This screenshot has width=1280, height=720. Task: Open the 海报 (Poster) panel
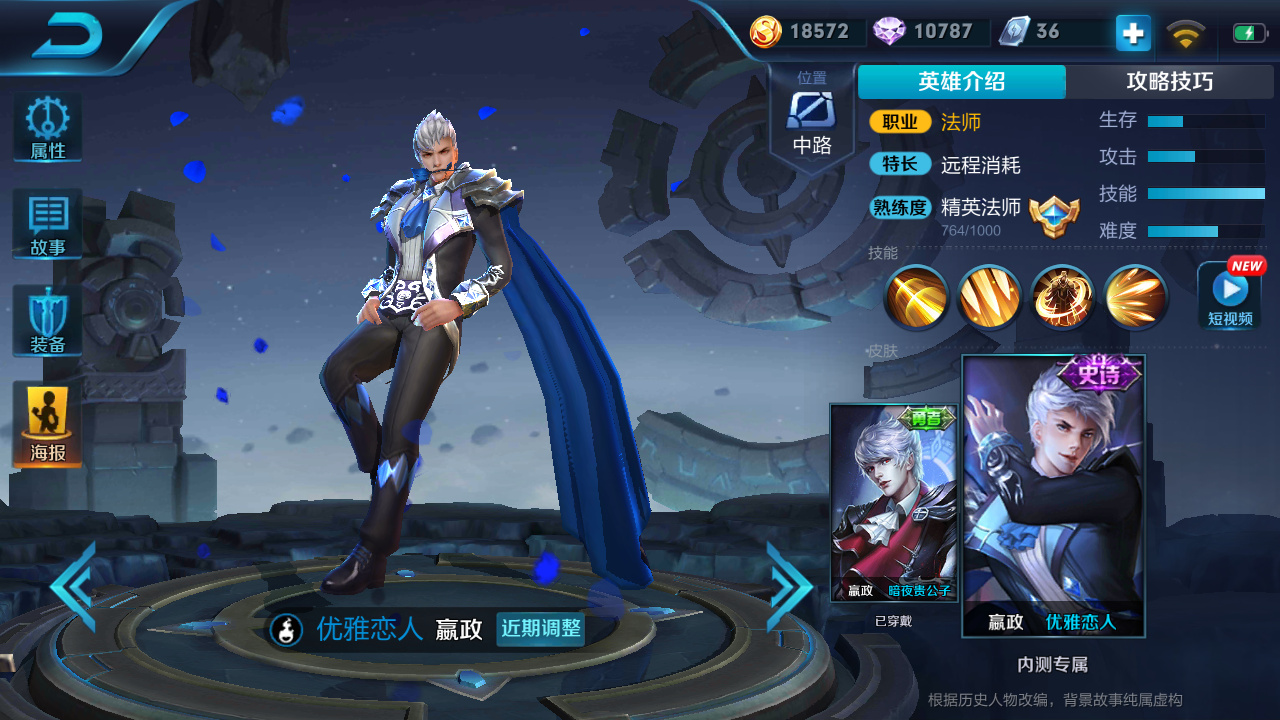[46, 417]
